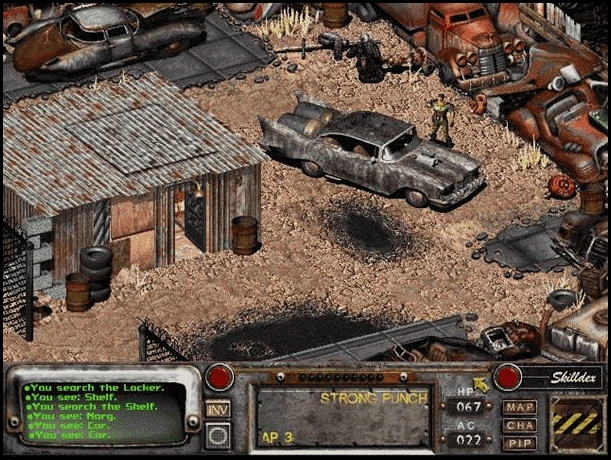Click the red button beside the Skilldex label
This screenshot has width=611, height=460.
[x=509, y=377]
